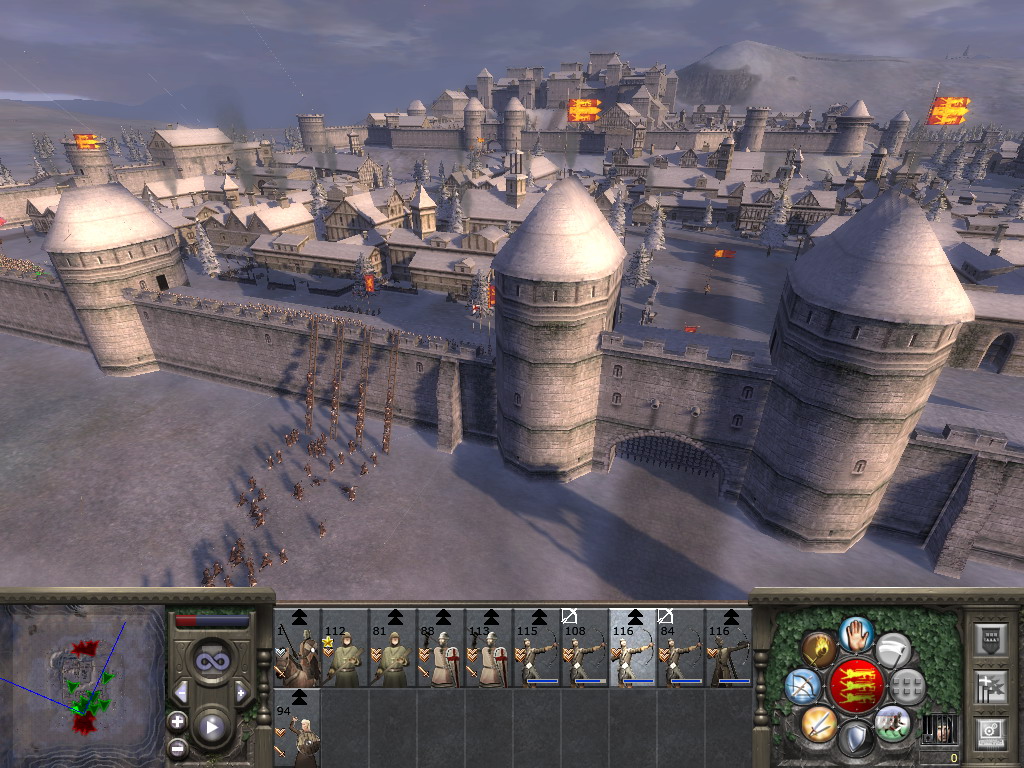Toggle the bow skirmish mode button

point(803,686)
